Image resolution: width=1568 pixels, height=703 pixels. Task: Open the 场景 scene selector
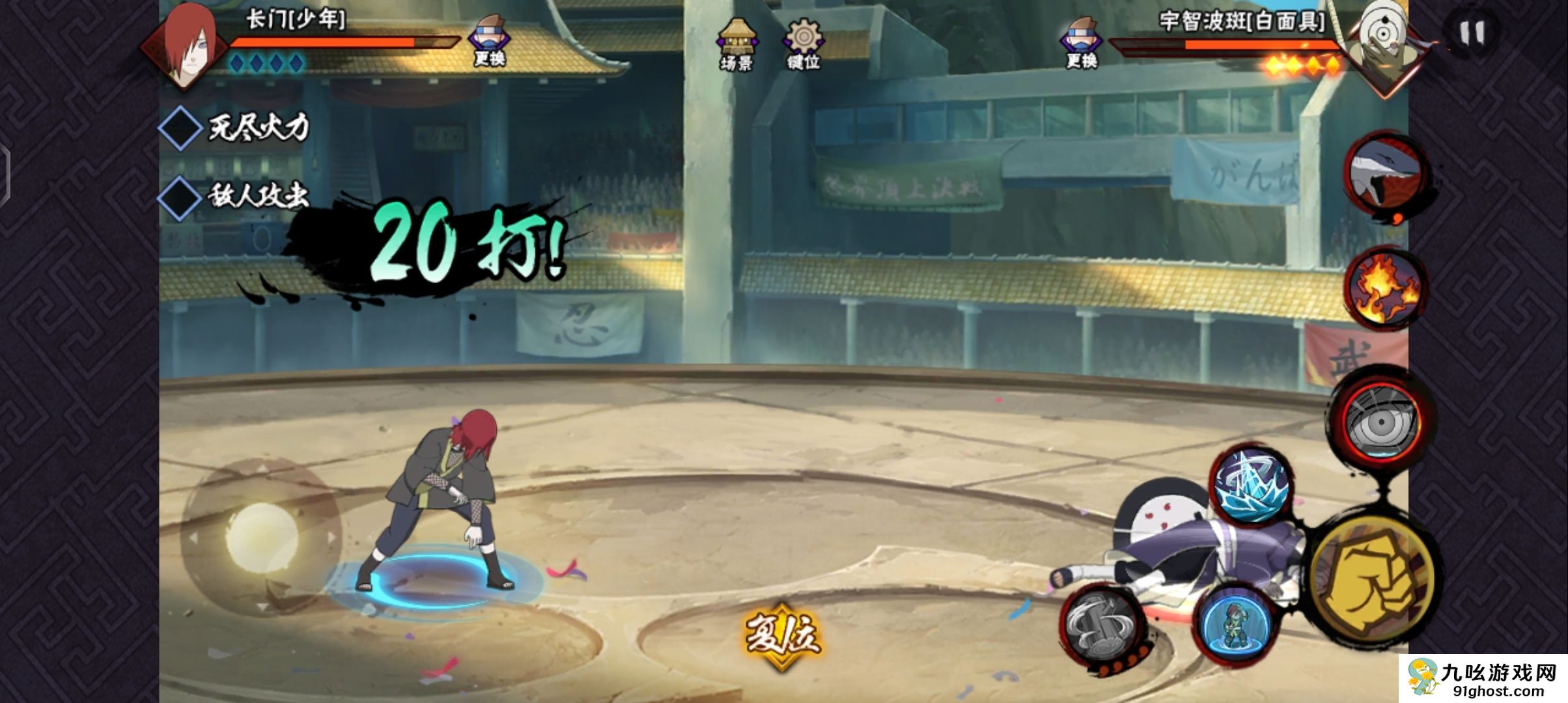point(737,43)
